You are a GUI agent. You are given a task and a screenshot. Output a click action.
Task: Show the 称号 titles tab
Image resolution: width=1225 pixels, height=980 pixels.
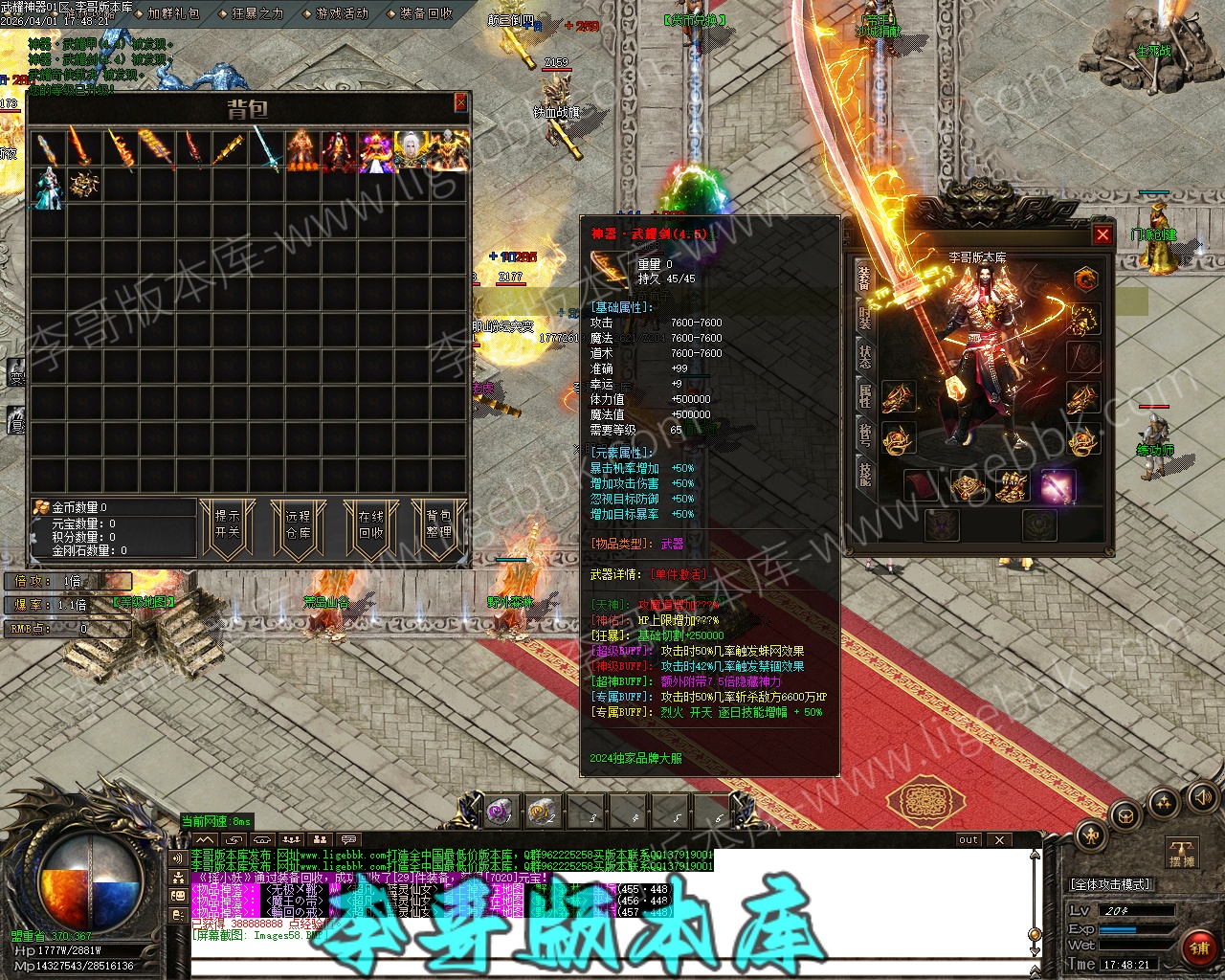pyautogui.click(x=864, y=435)
